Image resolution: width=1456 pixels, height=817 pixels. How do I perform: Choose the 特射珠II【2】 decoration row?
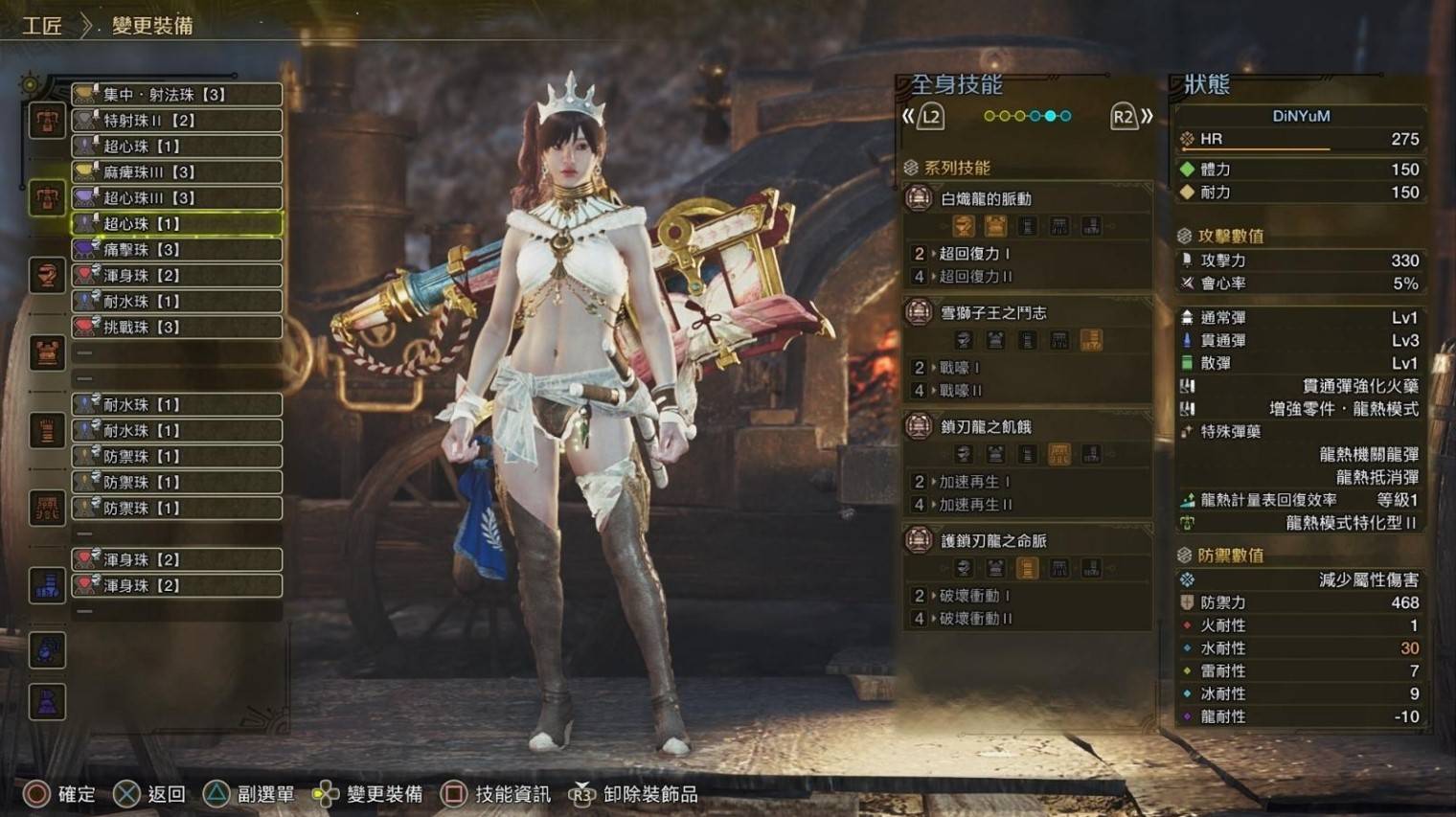pos(176,121)
